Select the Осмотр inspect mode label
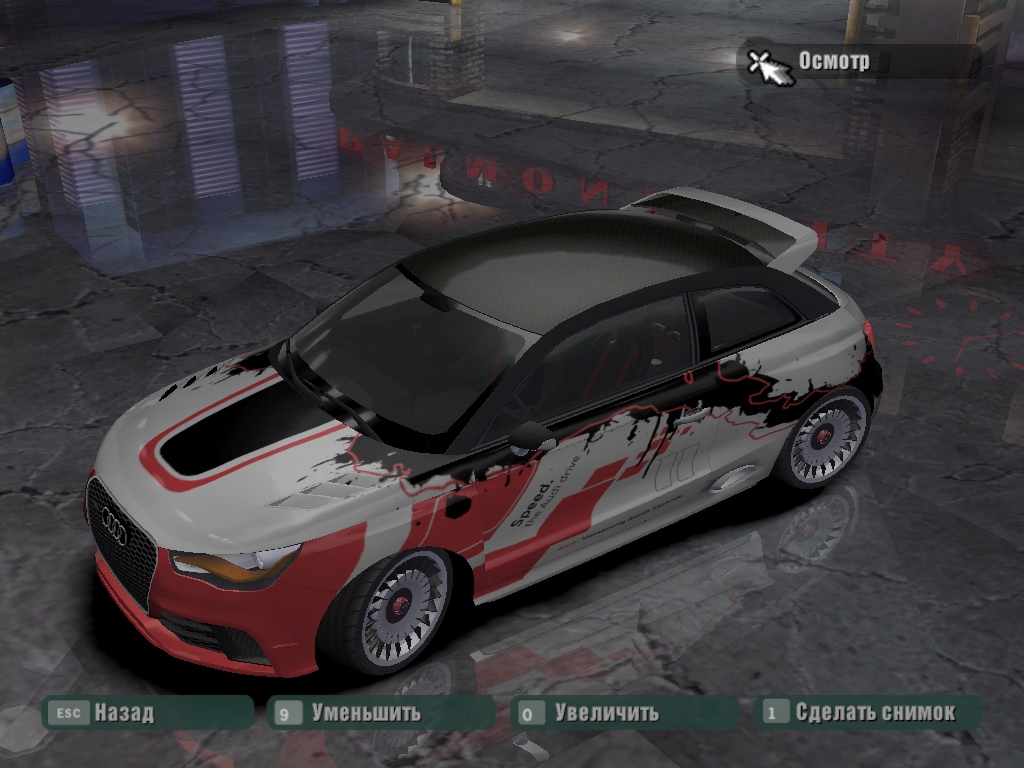The width and height of the screenshot is (1024, 768). (833, 61)
